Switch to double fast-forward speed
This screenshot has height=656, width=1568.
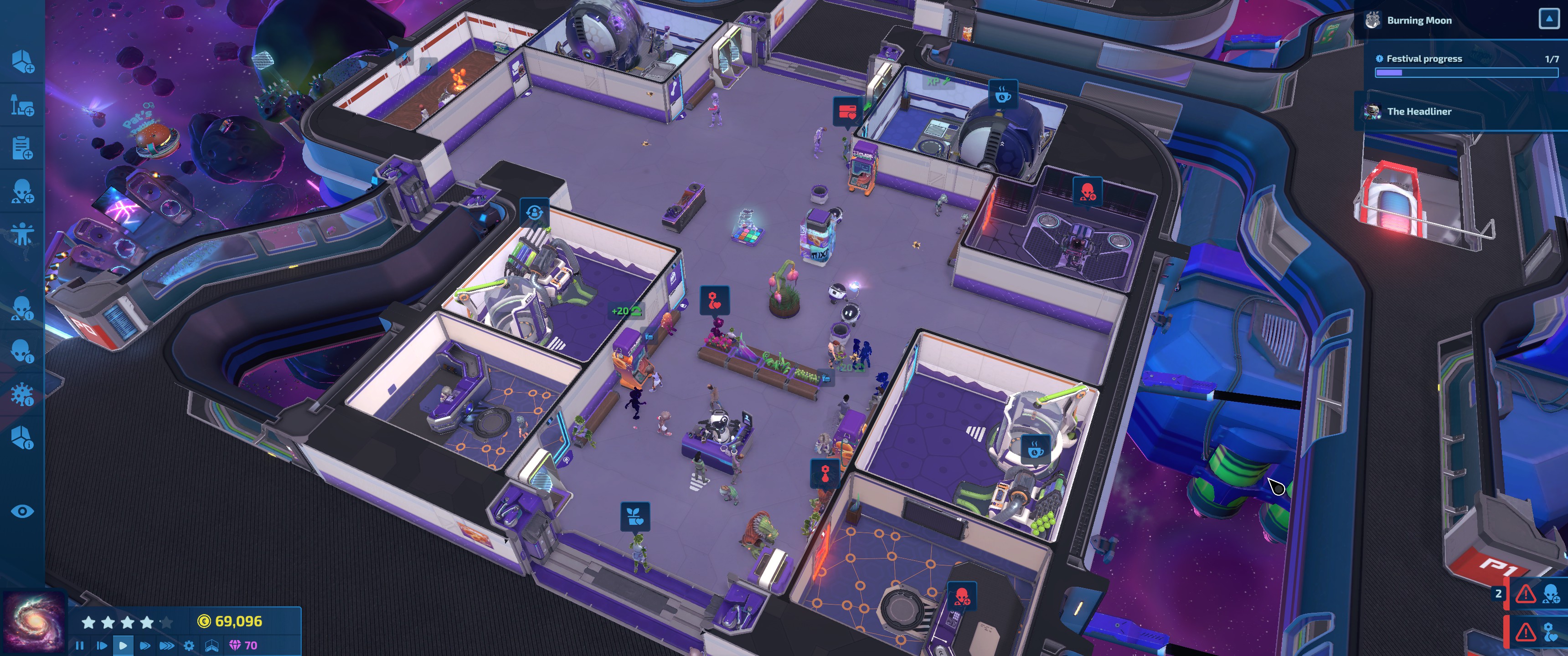[145, 645]
